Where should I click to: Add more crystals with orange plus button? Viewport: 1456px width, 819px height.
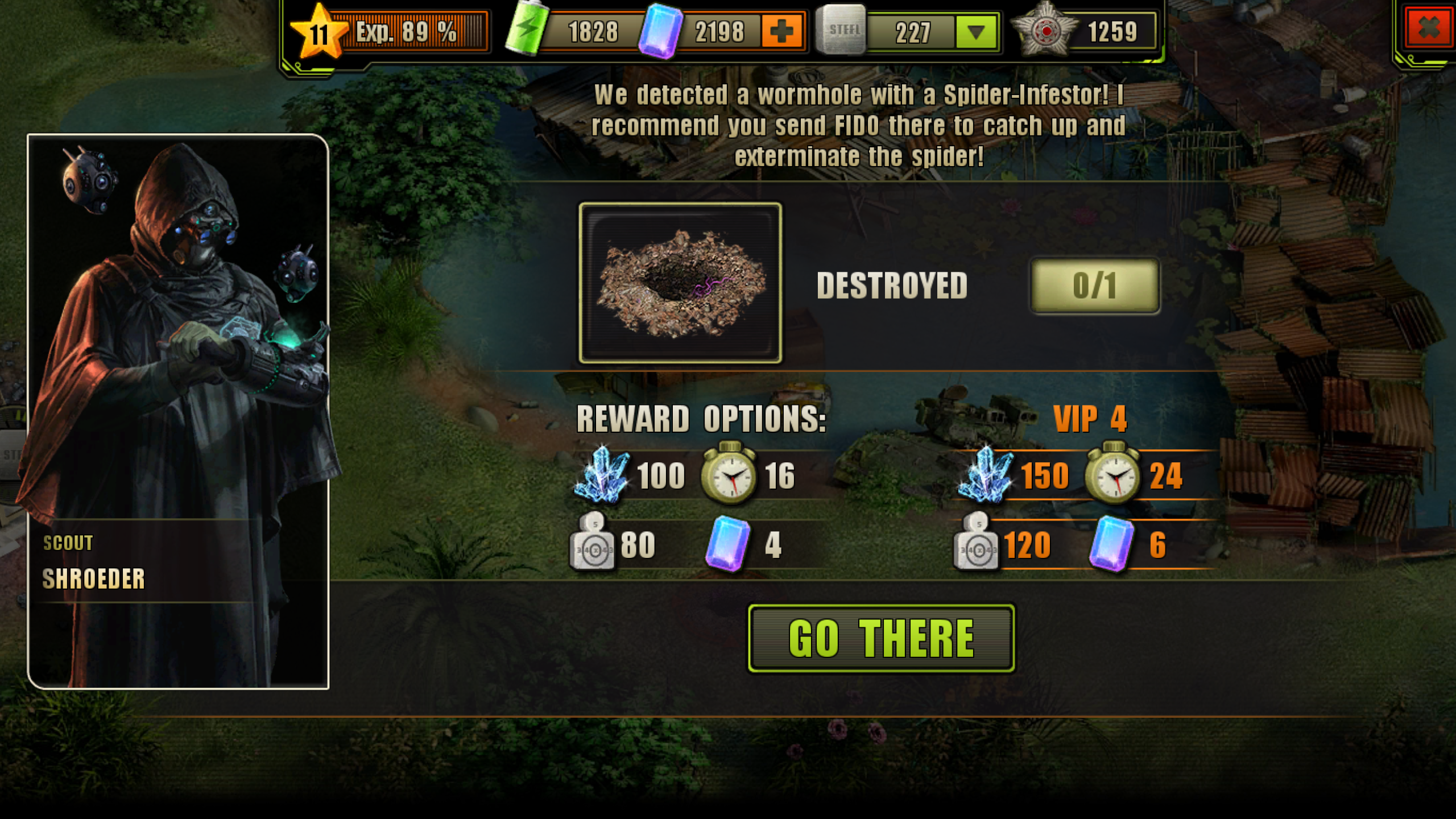(781, 31)
